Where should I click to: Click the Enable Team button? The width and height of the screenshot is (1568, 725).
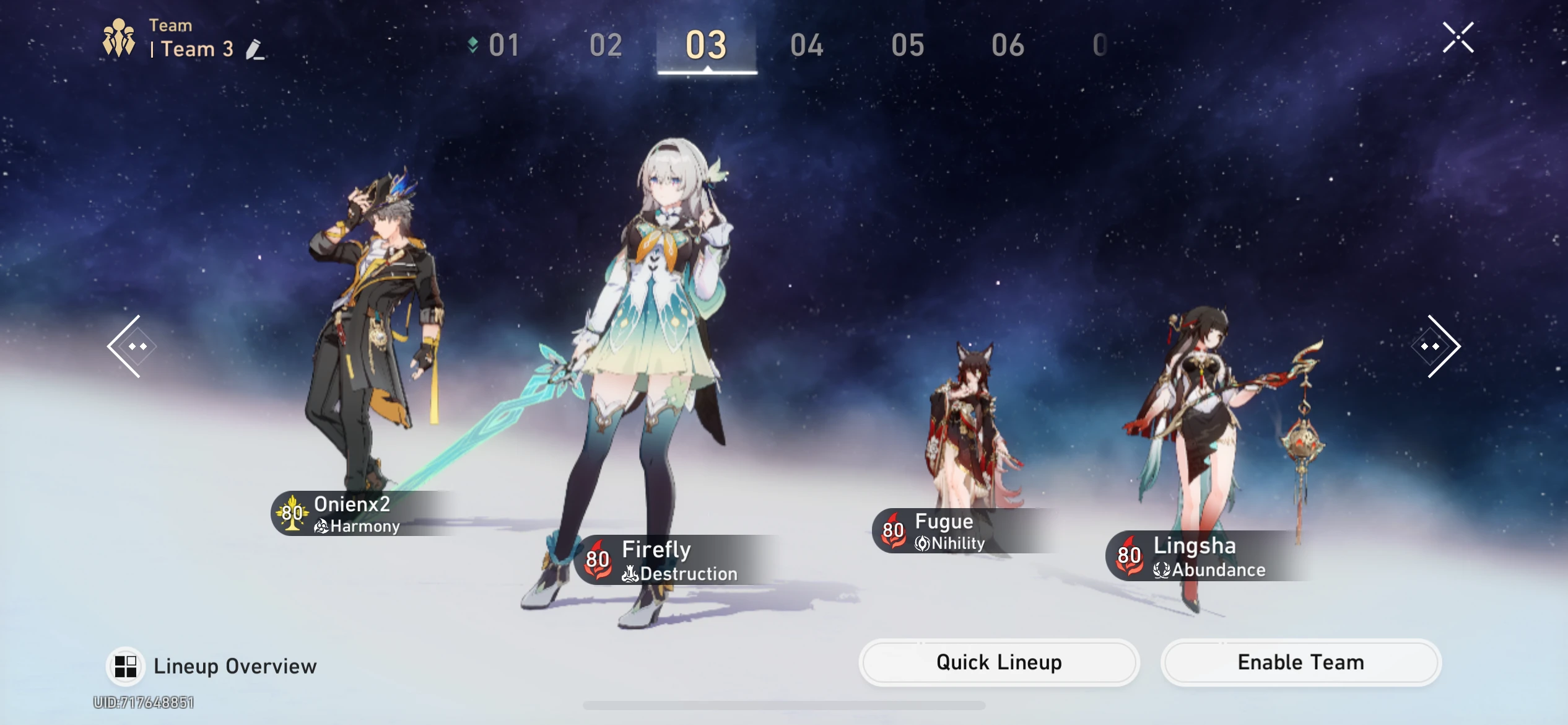coord(1300,662)
